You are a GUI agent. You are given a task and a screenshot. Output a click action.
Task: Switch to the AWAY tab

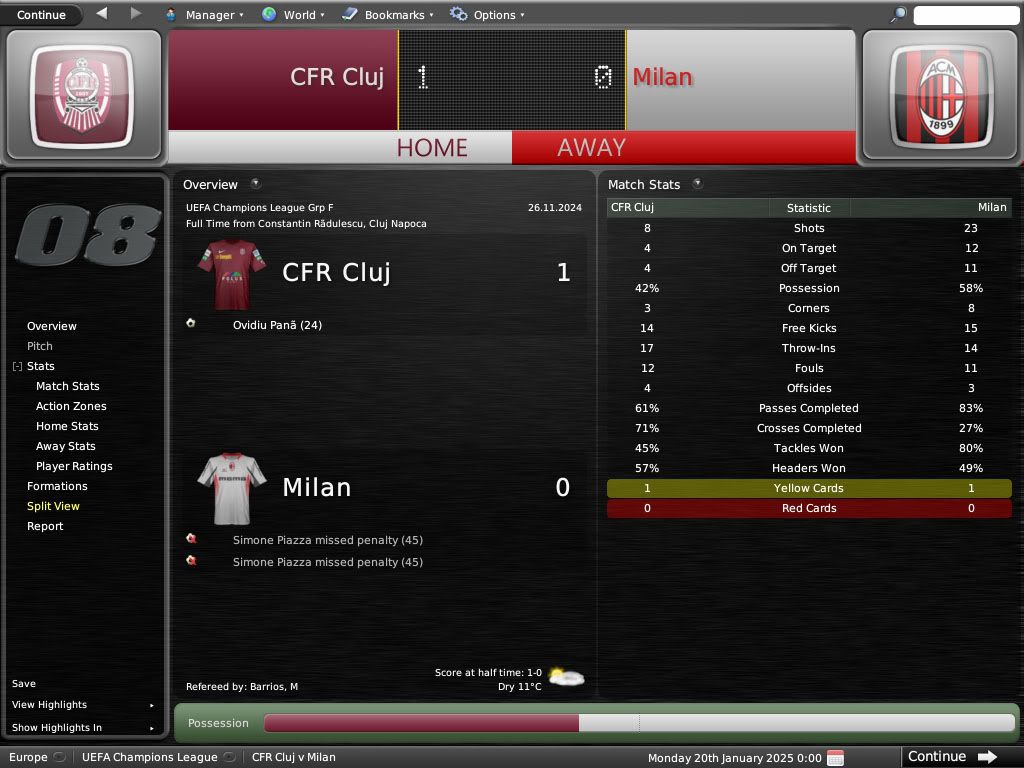[x=591, y=147]
